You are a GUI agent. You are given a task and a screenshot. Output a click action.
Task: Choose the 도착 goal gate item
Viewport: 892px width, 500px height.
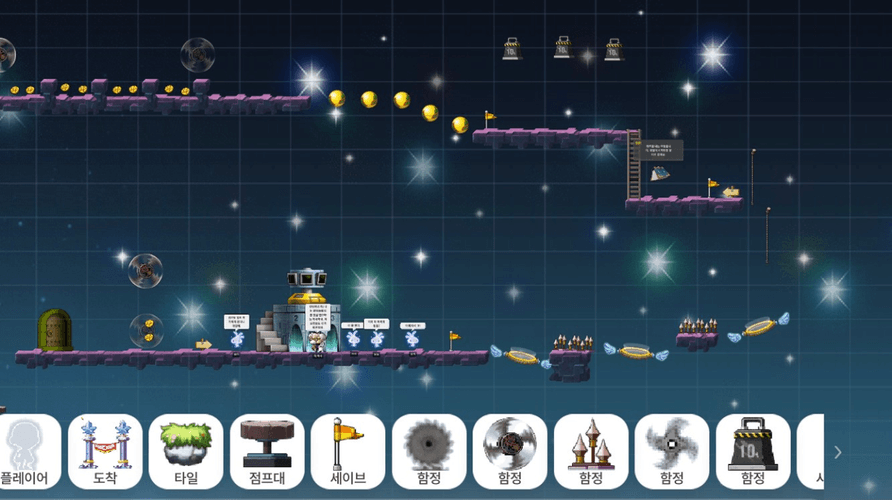click(105, 451)
